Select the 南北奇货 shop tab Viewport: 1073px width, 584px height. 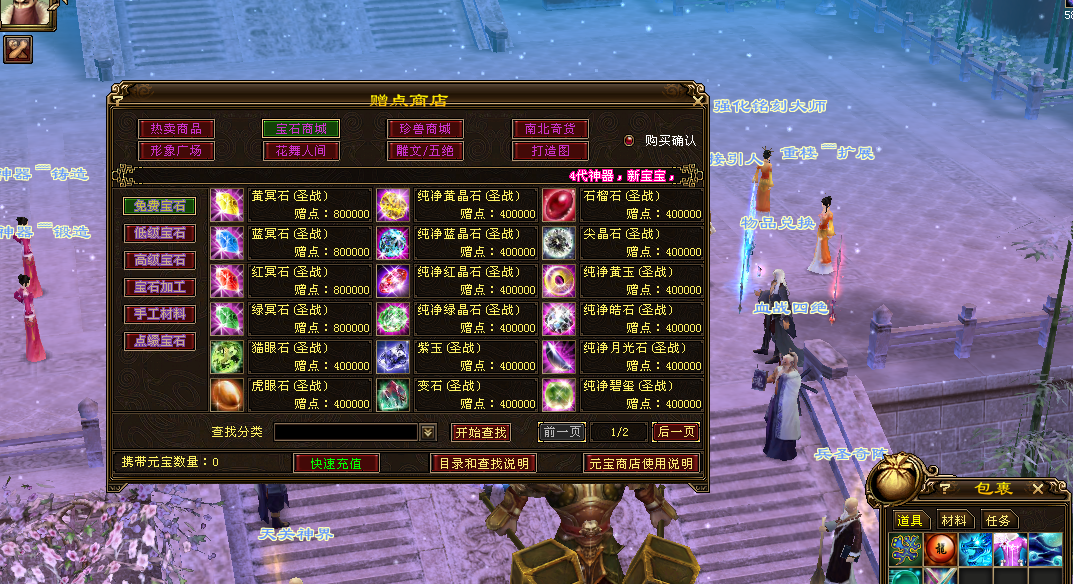550,129
